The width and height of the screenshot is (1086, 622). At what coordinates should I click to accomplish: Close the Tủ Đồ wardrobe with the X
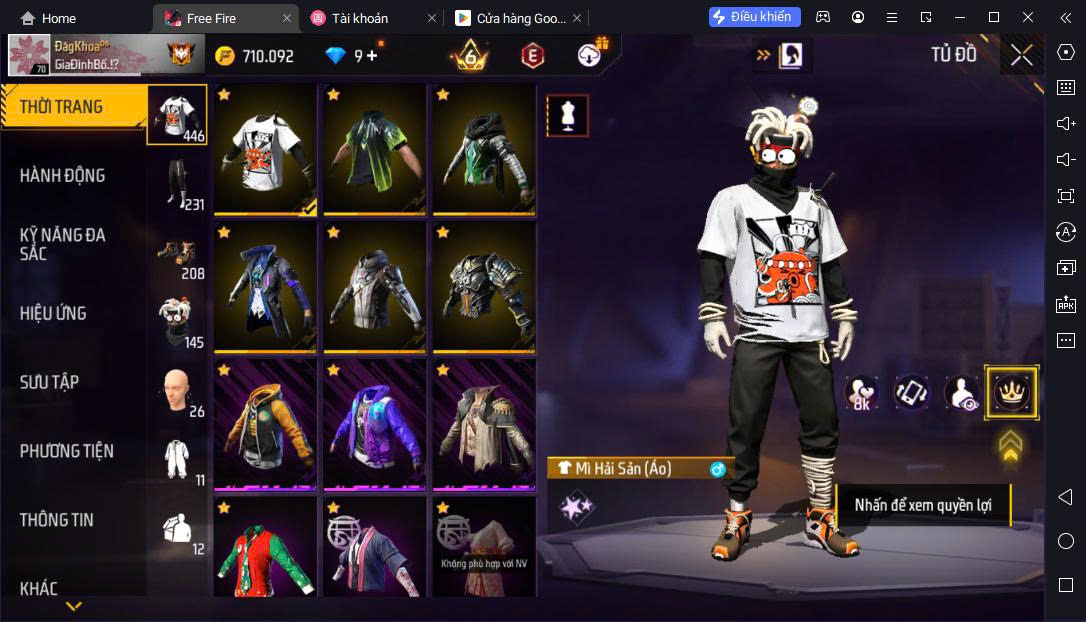click(x=1021, y=55)
